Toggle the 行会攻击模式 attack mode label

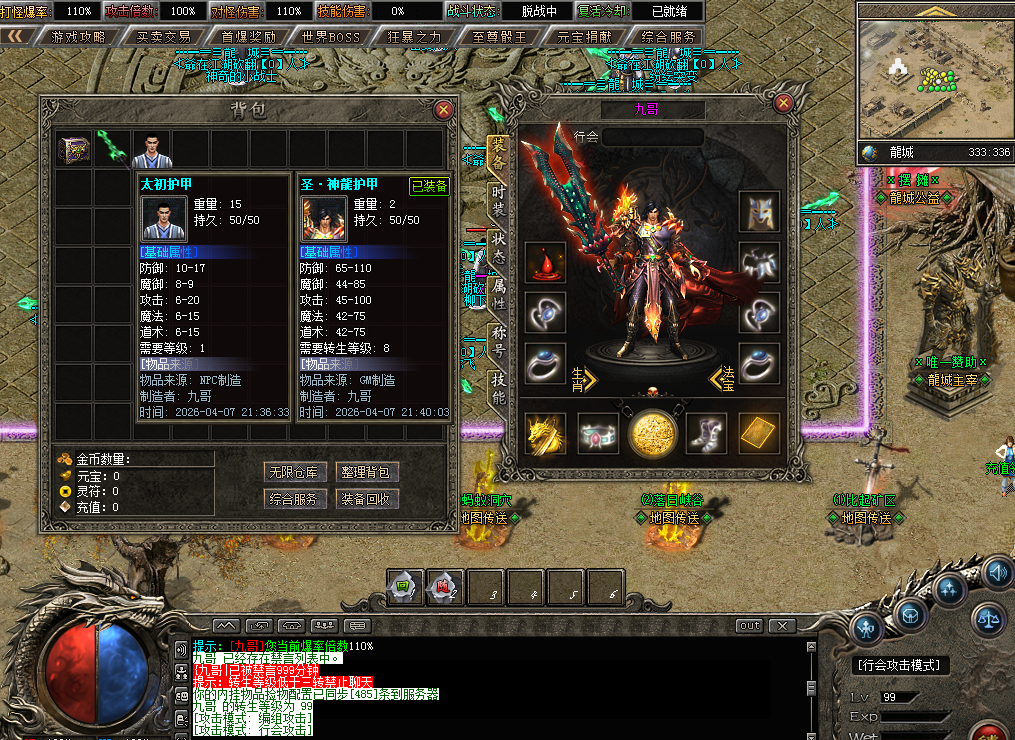pyautogui.click(x=901, y=665)
